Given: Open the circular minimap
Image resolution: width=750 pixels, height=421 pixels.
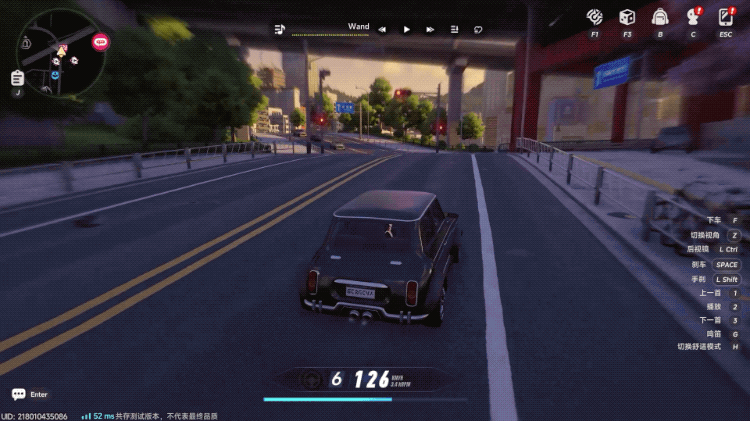Looking at the screenshot, I should pyautogui.click(x=58, y=52).
